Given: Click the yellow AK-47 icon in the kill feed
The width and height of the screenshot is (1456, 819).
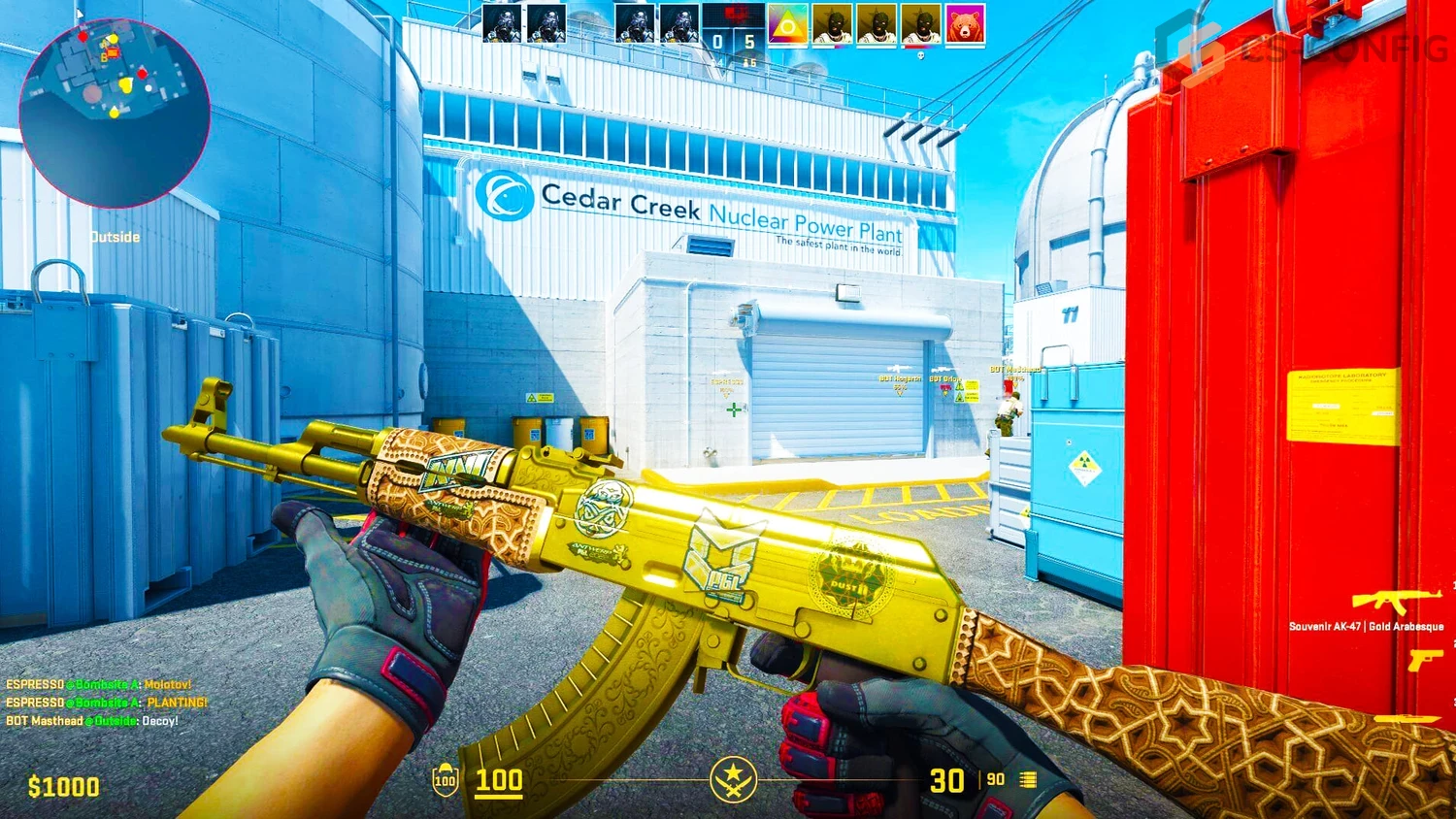Looking at the screenshot, I should pos(1398,600).
